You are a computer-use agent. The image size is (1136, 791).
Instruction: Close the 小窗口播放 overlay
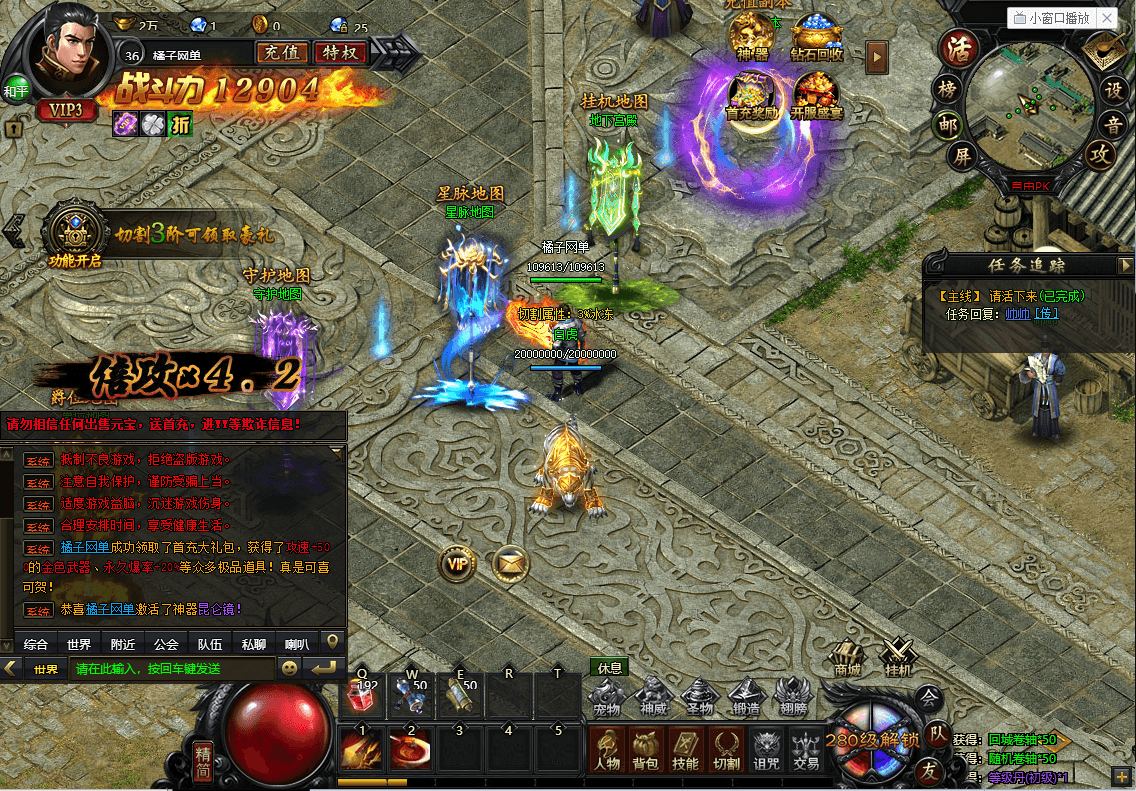pyautogui.click(x=1106, y=18)
